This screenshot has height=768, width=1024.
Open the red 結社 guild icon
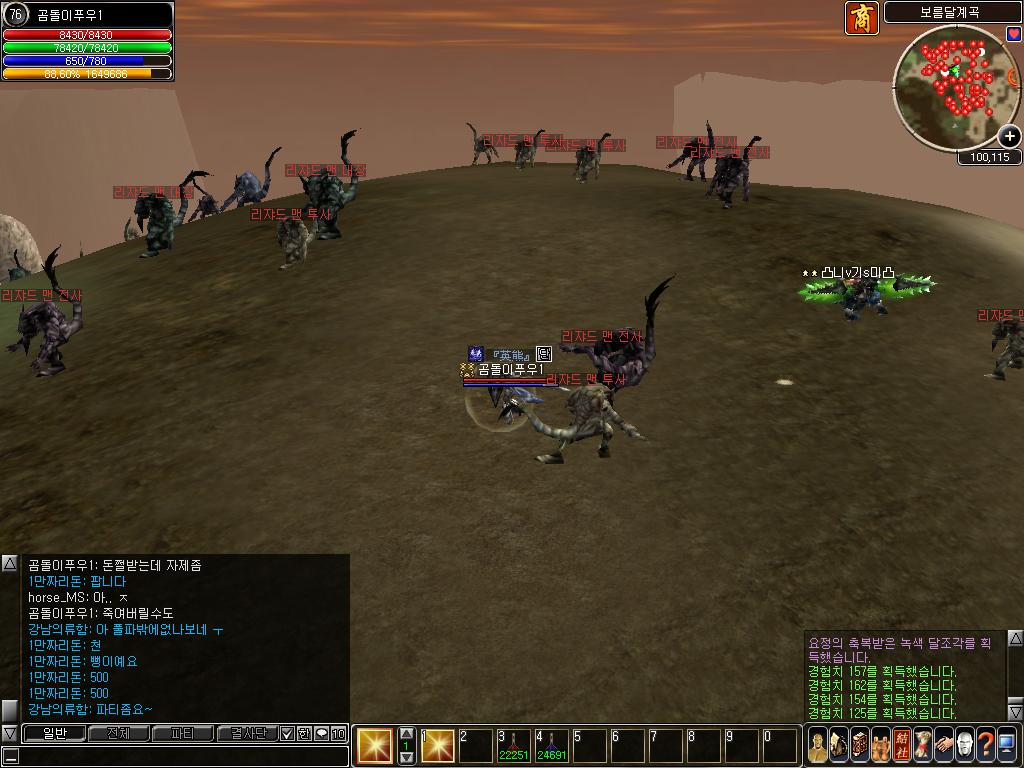(x=902, y=745)
